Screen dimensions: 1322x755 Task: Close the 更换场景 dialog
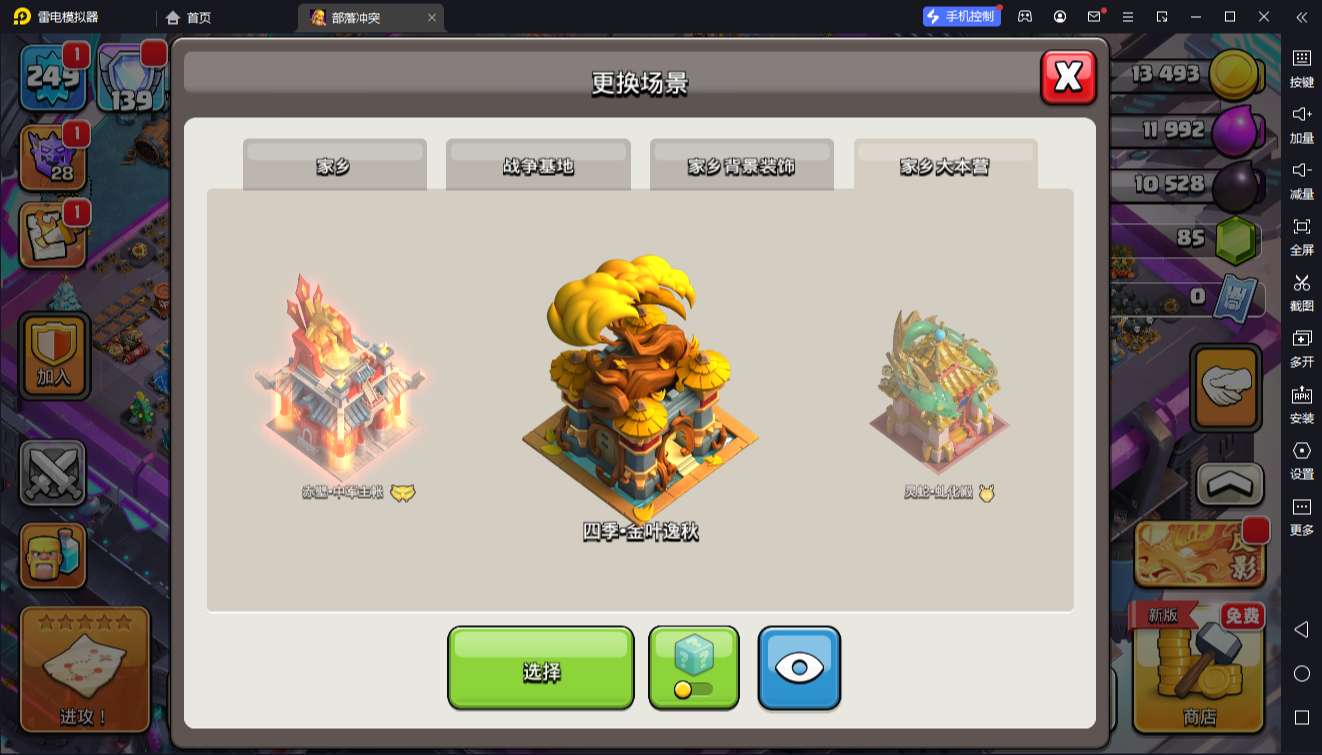[1068, 77]
